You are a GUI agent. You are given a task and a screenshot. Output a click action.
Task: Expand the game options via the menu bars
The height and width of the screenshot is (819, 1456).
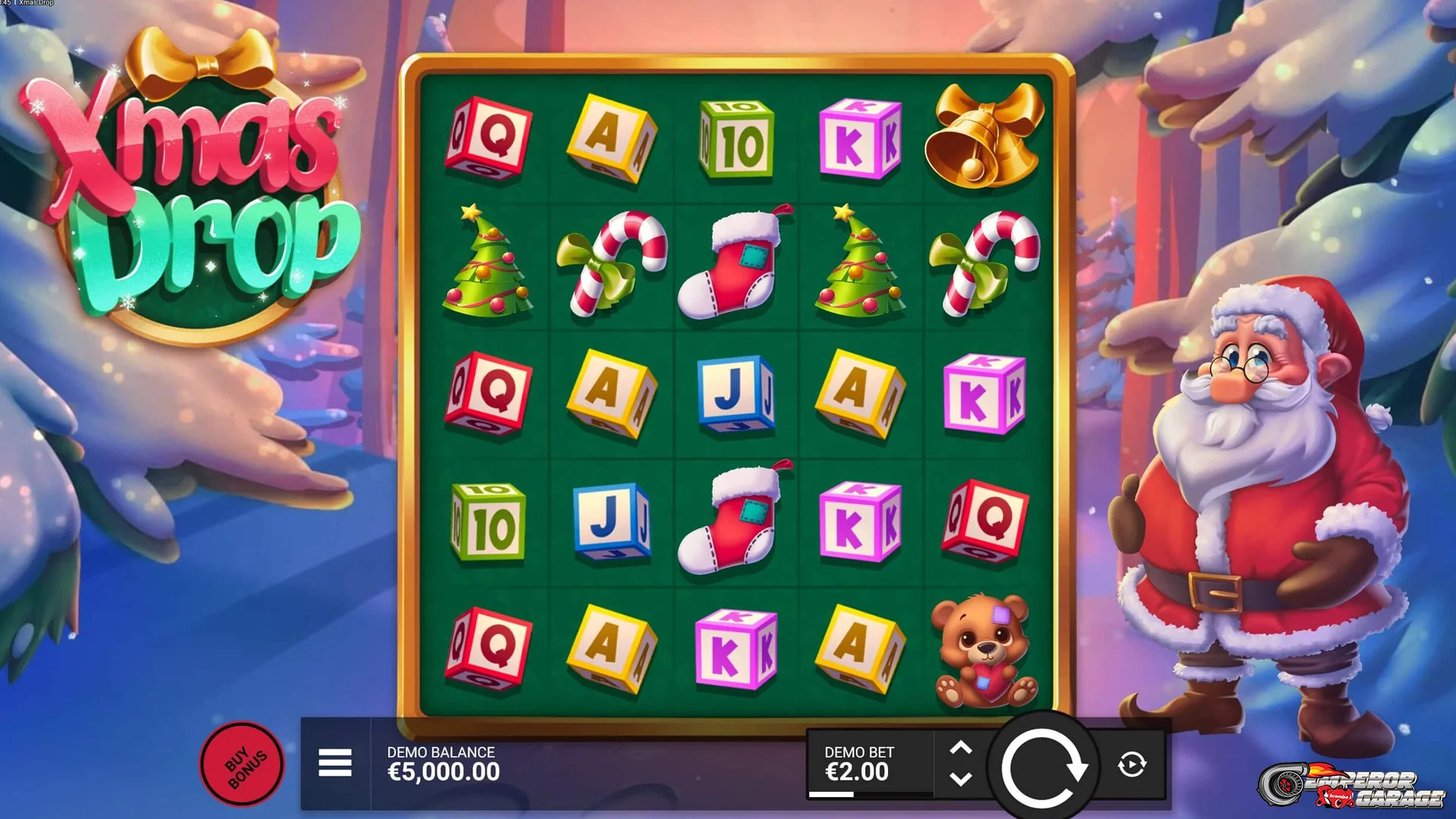point(336,764)
